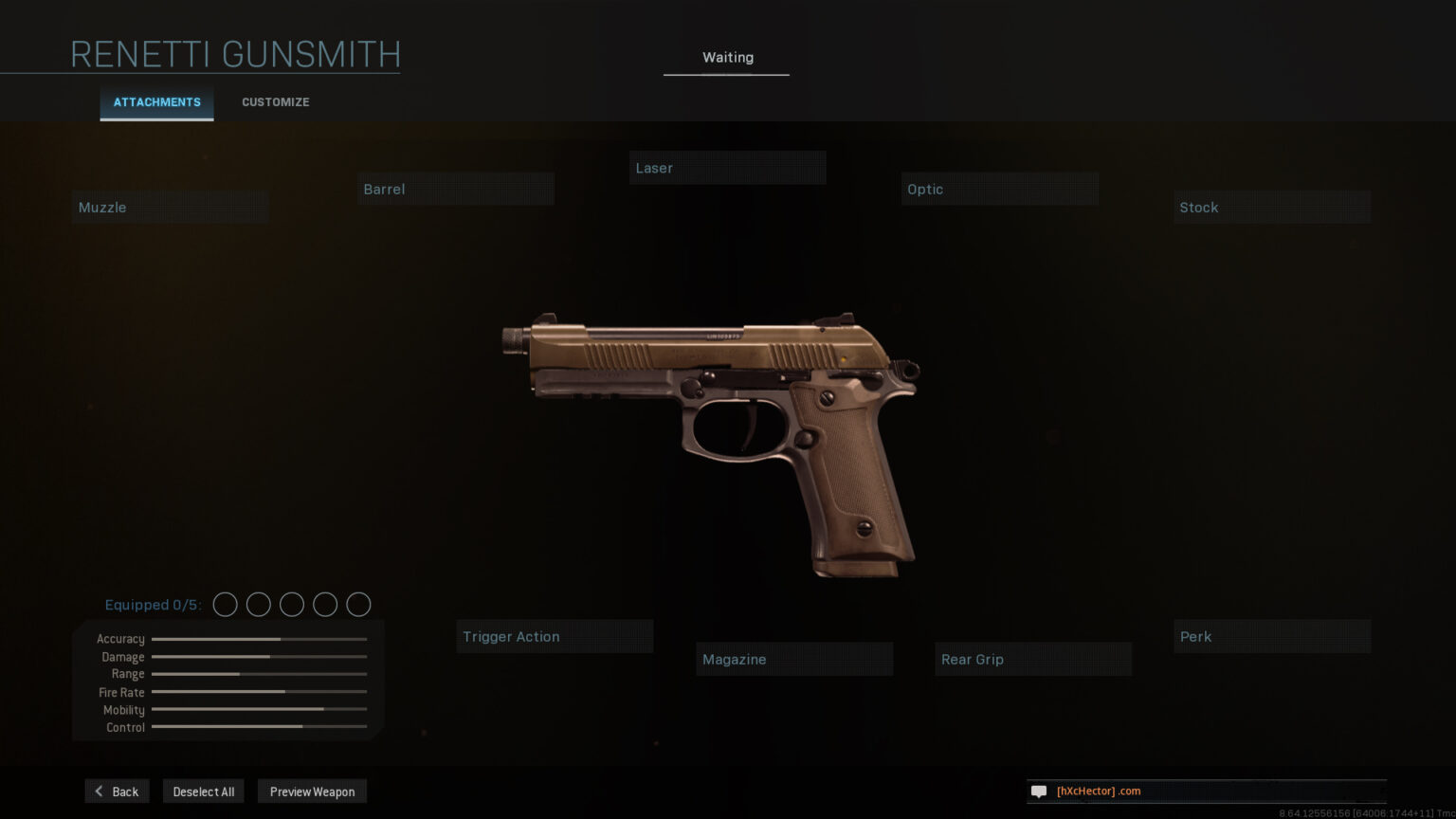Select the Optic attachment slot
Screen dimensions: 1456x819
(1000, 190)
